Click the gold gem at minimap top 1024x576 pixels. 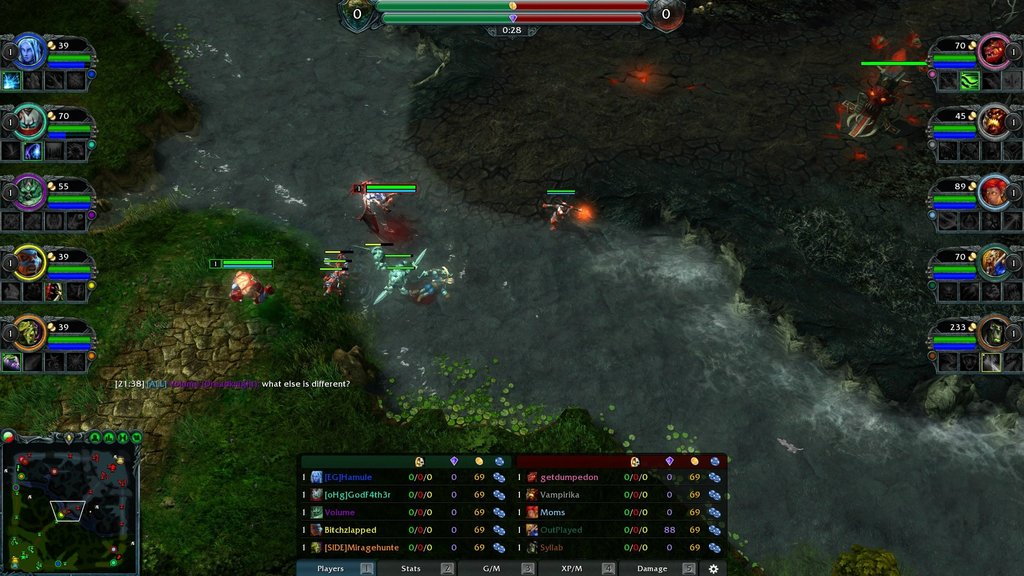click(x=68, y=437)
